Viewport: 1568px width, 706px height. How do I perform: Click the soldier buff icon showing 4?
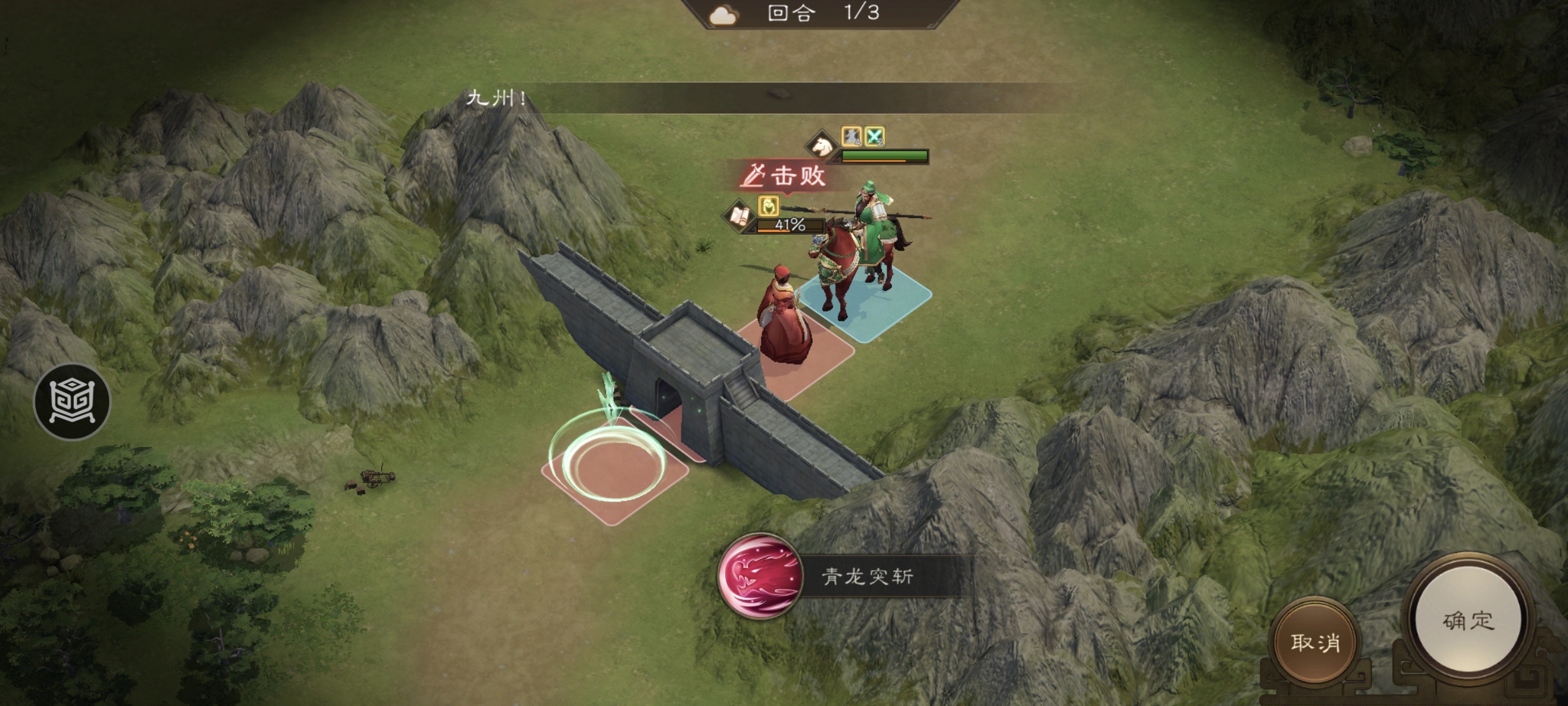[851, 136]
